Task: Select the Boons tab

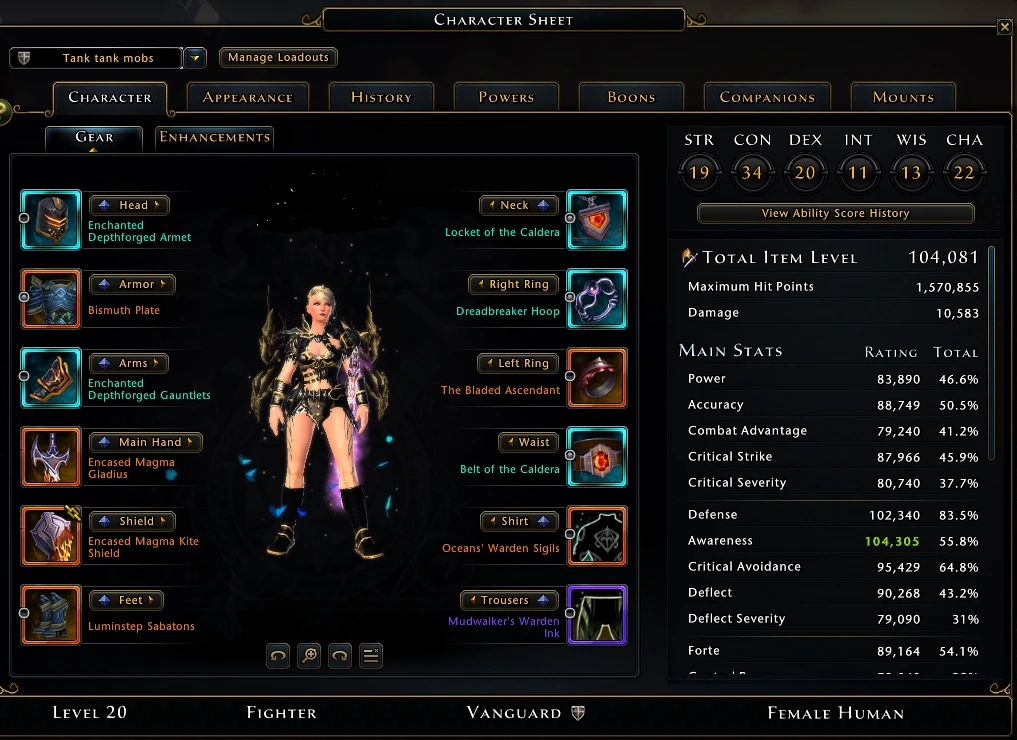Action: (x=631, y=97)
